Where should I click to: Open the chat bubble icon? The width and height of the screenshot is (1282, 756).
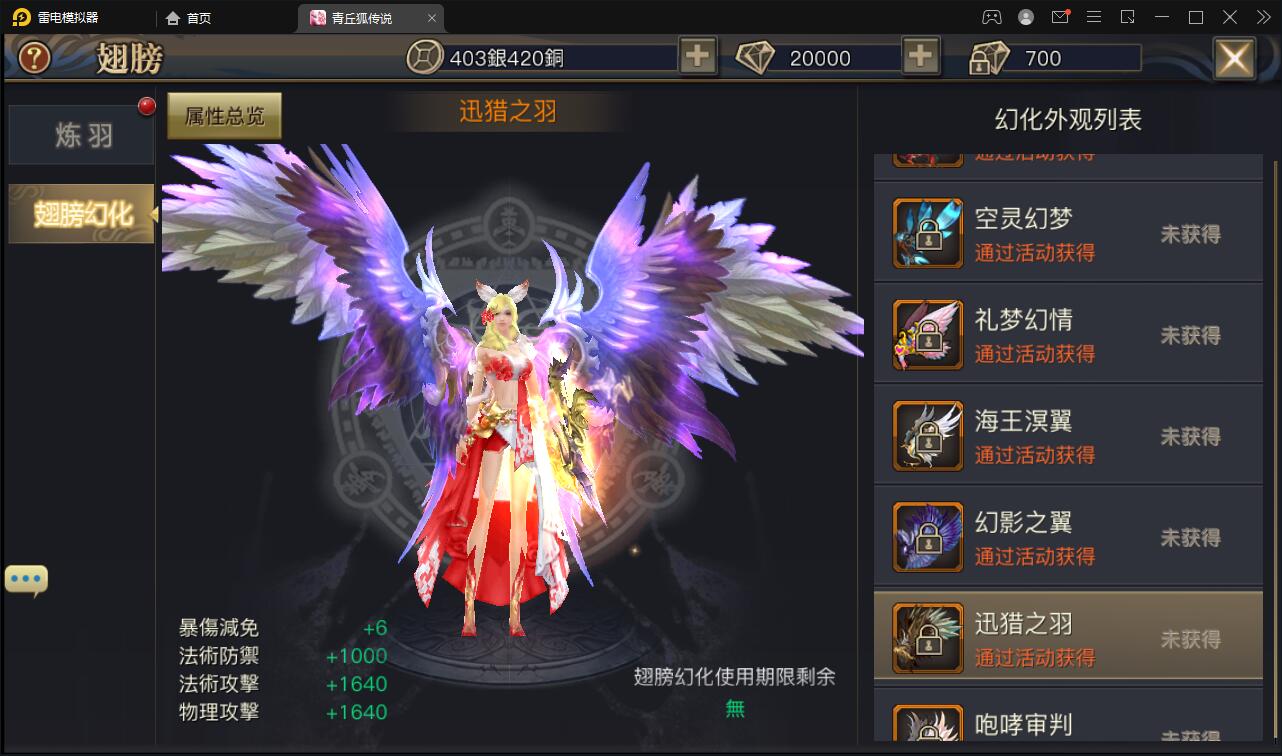coord(25,577)
